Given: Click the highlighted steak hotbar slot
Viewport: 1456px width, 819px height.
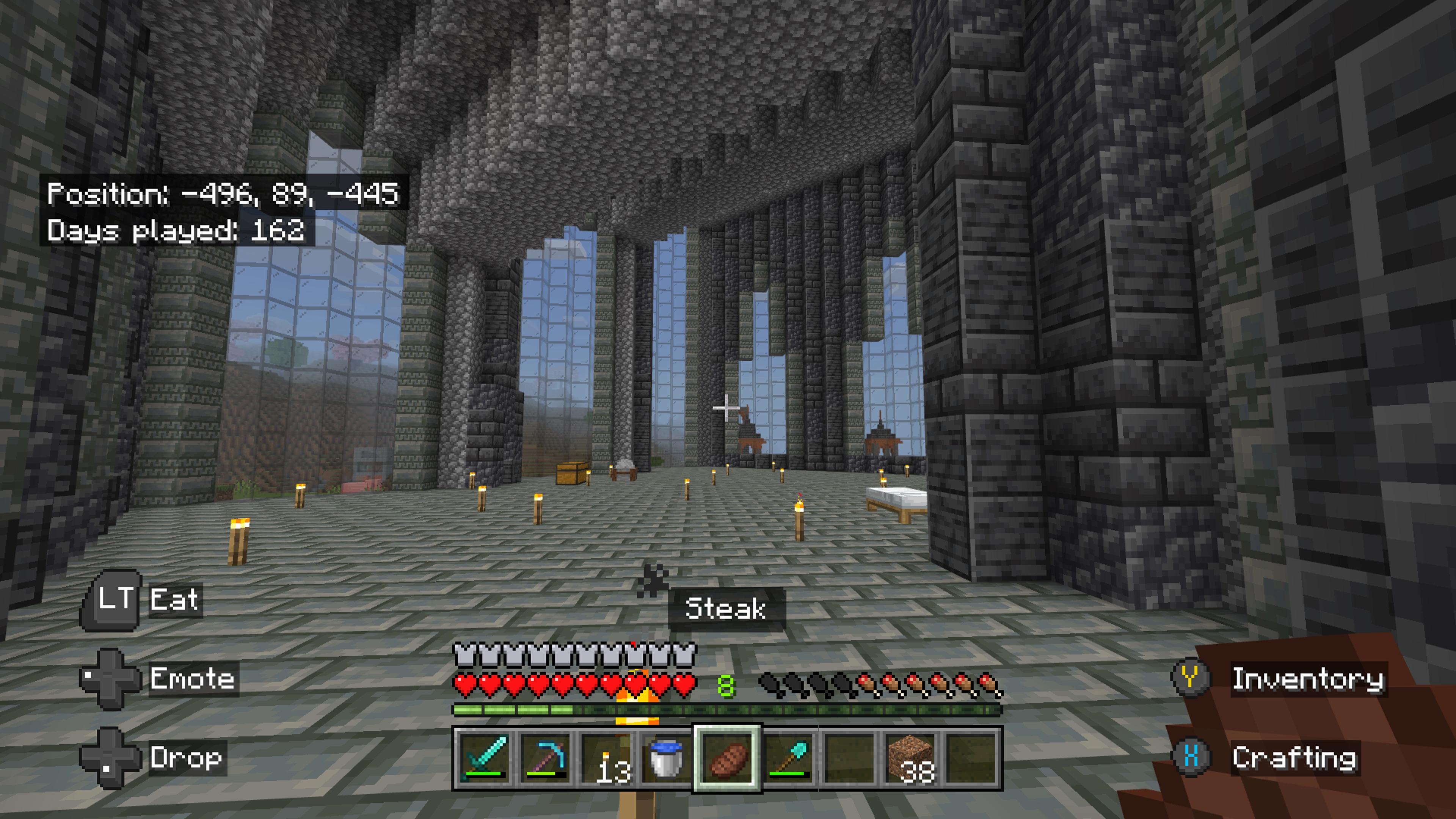Looking at the screenshot, I should tap(728, 758).
